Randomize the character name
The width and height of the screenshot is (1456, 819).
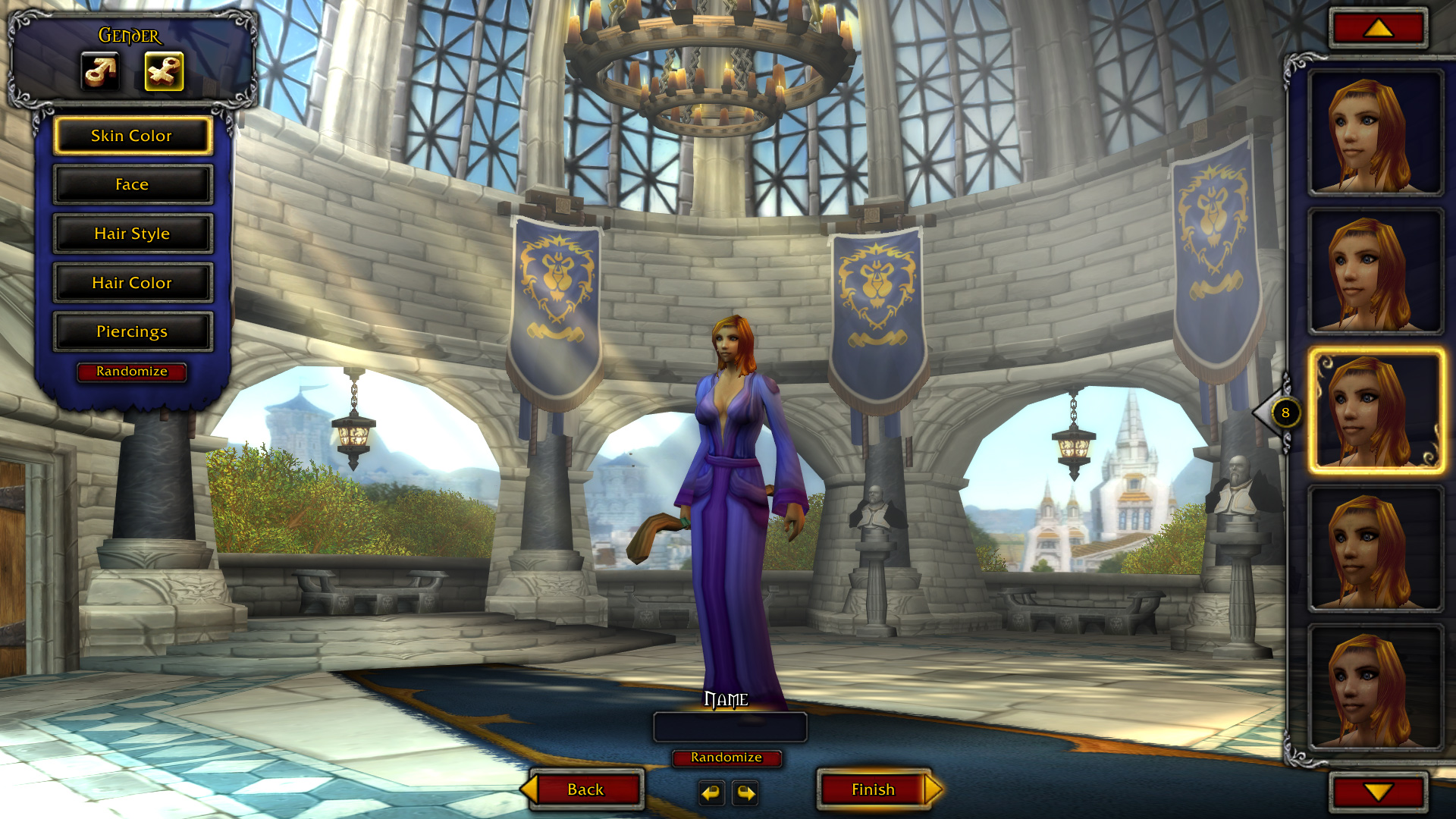pyautogui.click(x=726, y=758)
